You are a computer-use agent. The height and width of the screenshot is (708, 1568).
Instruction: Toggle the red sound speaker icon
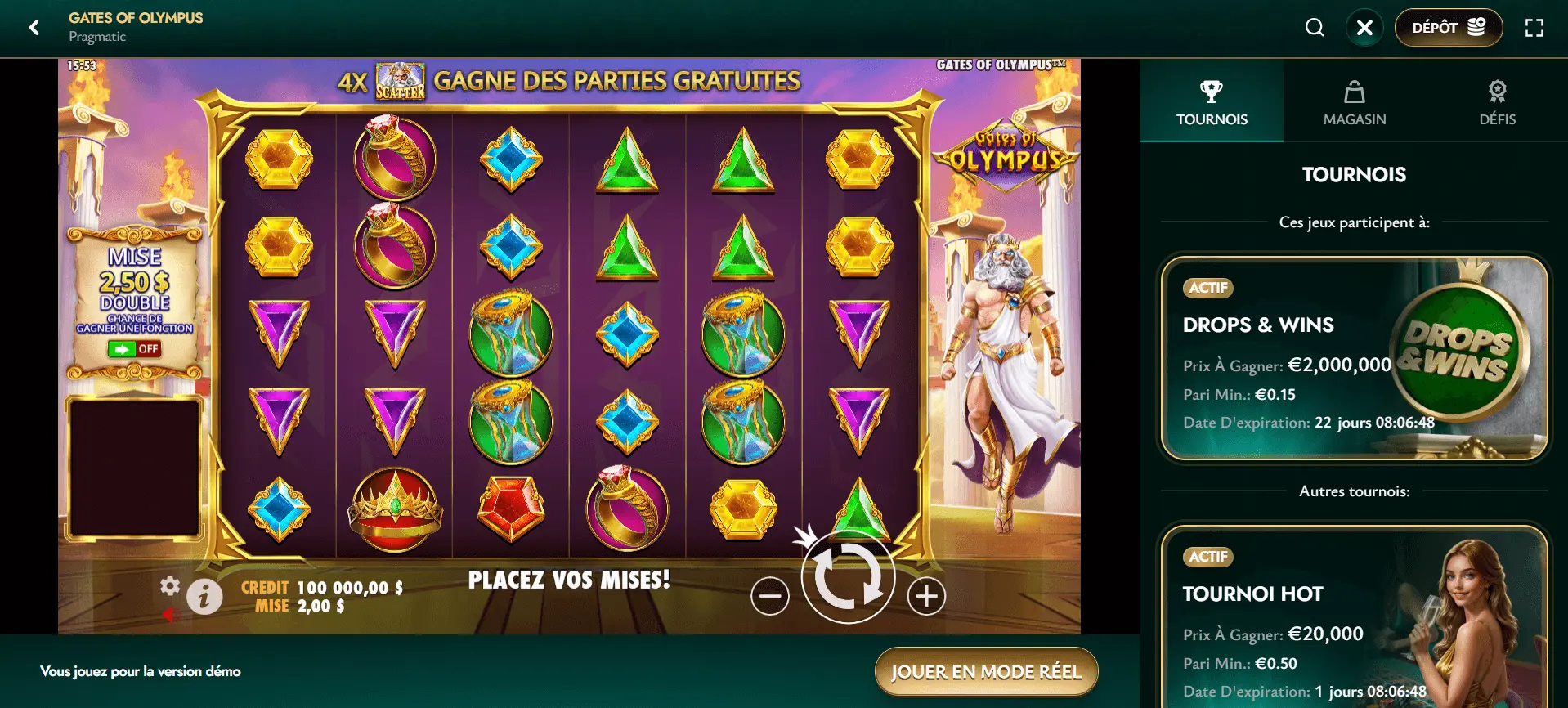pos(170,615)
